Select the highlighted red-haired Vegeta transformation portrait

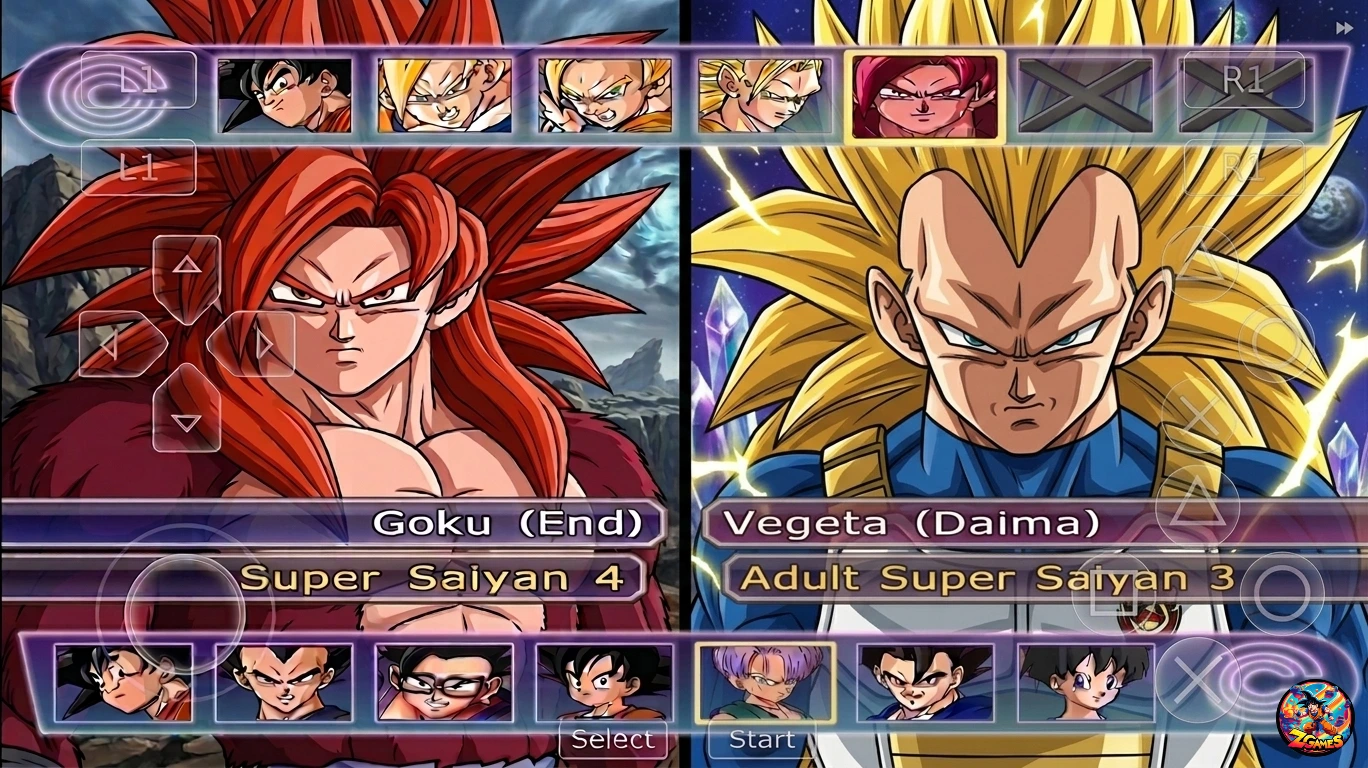(924, 96)
